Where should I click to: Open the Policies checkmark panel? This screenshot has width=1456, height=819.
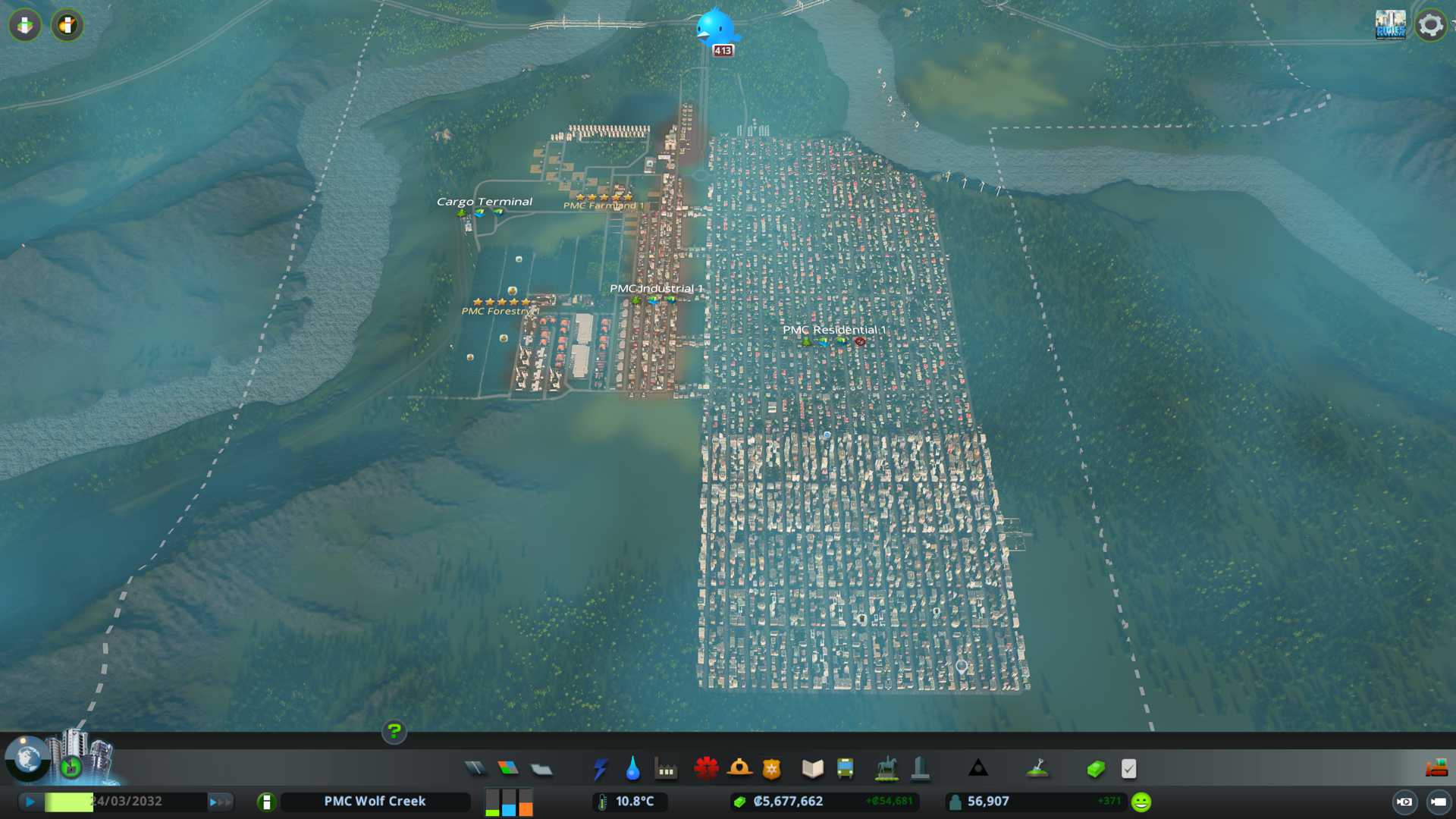pos(1128,769)
